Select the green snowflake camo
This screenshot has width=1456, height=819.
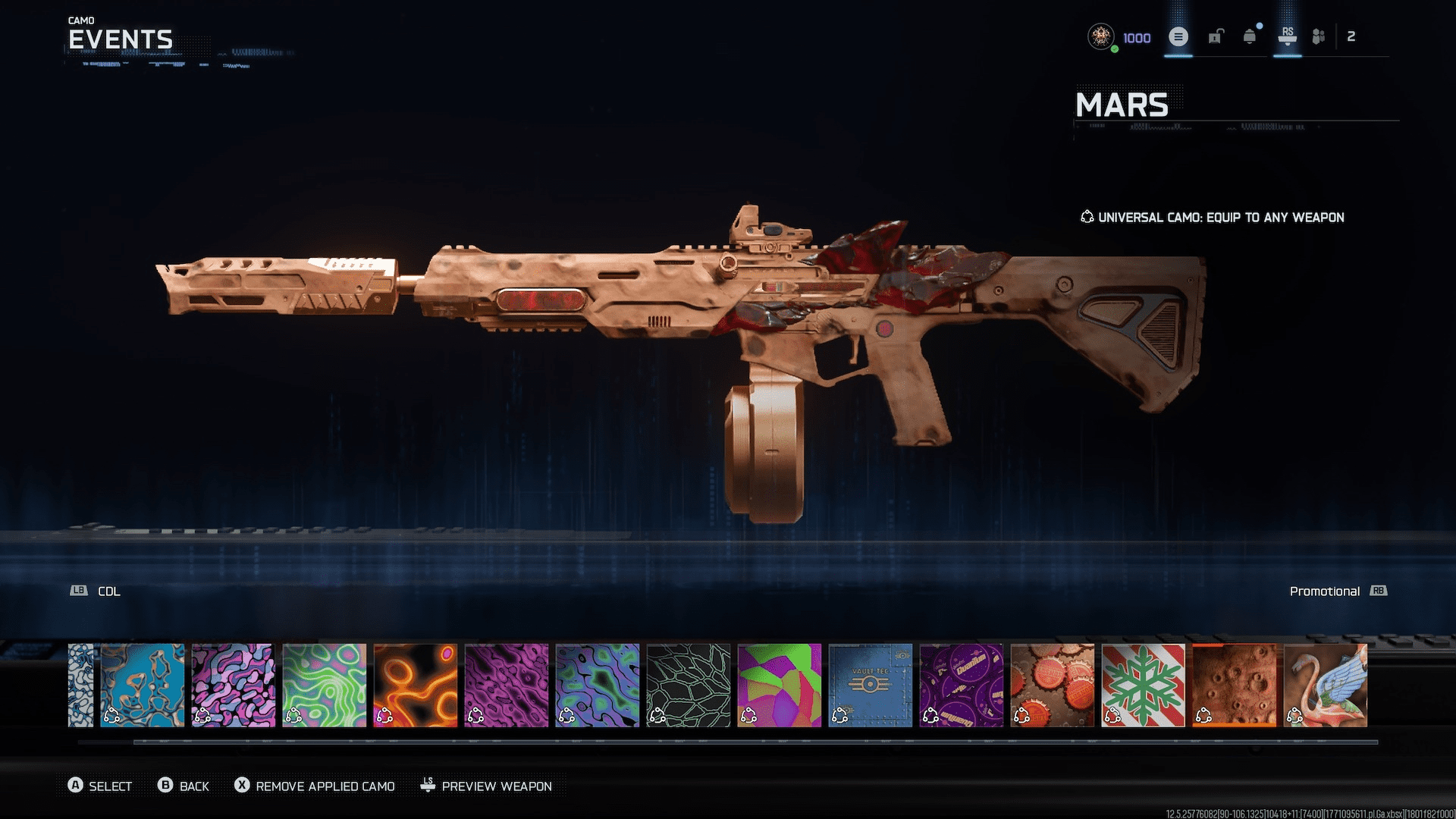click(1143, 685)
